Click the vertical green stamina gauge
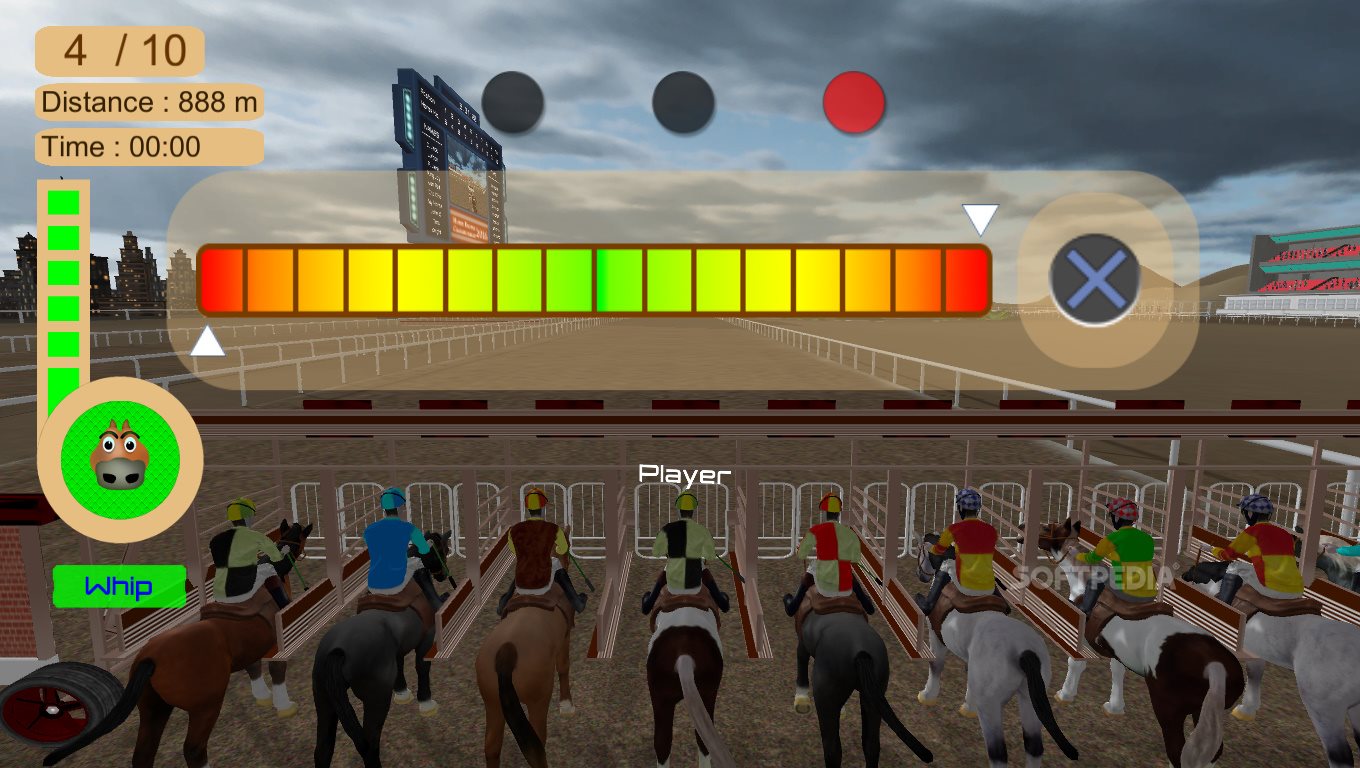This screenshot has width=1360, height=768. (x=64, y=290)
